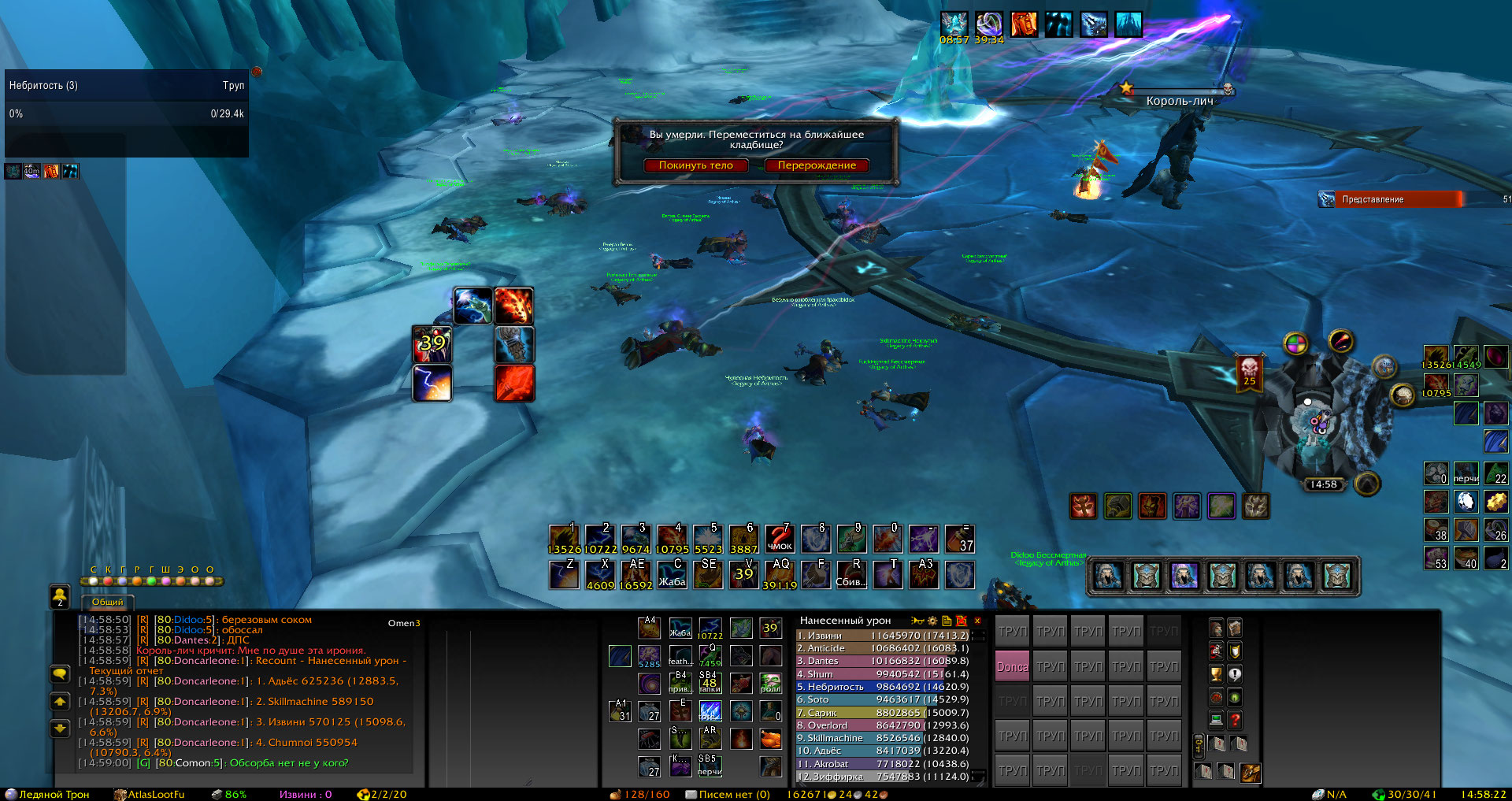The image size is (1512, 801).
Task: Select Anticide row in damage meter
Action: (x=882, y=648)
